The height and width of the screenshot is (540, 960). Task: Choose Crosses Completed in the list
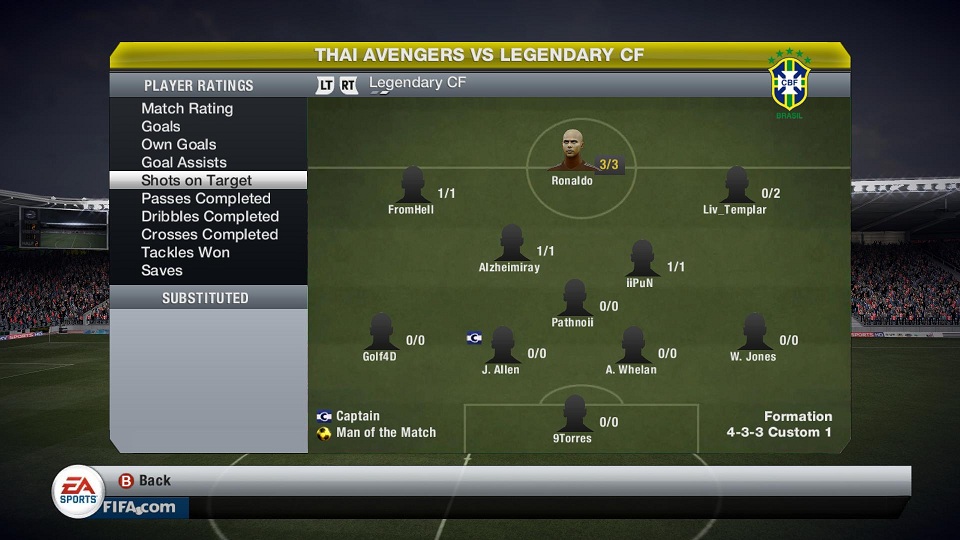coord(210,235)
